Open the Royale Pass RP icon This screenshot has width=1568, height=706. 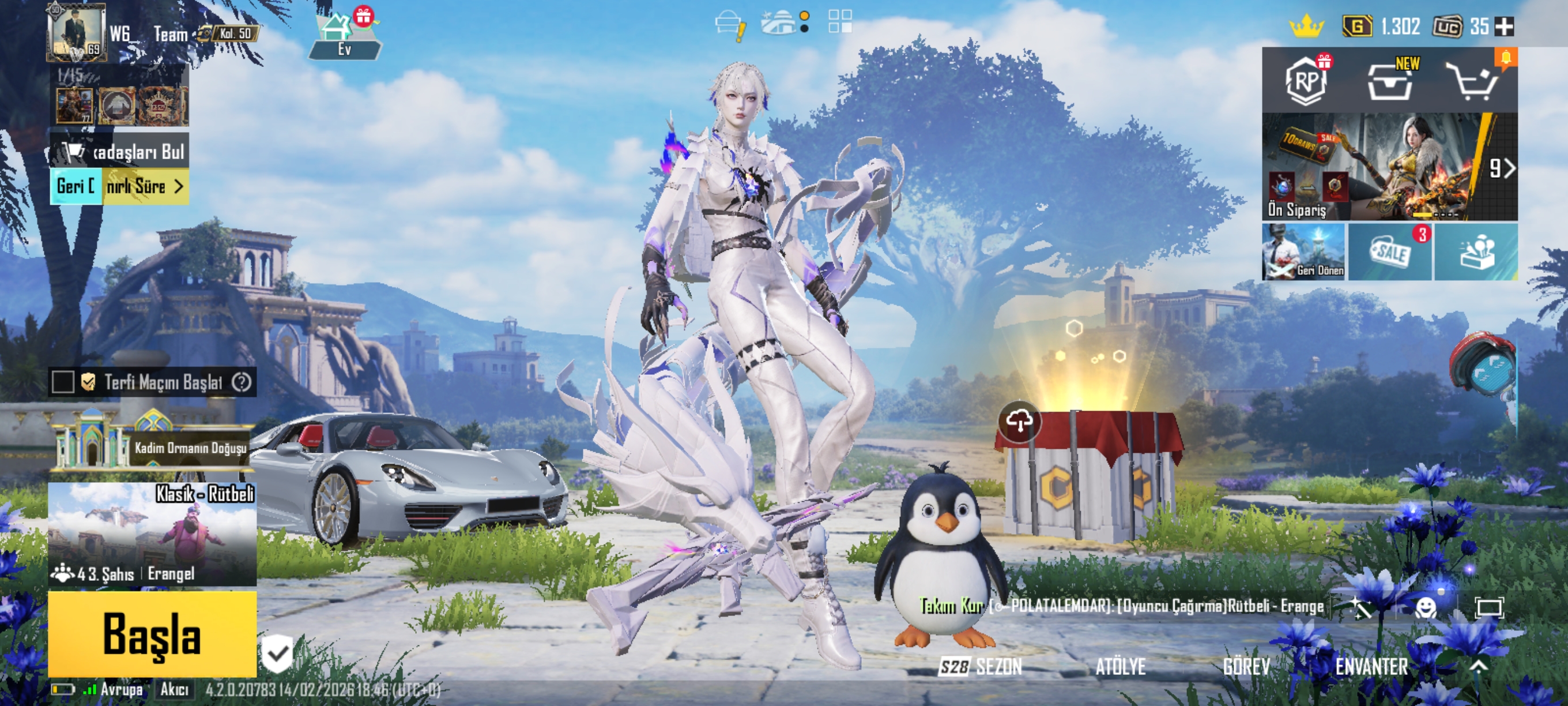1306,81
